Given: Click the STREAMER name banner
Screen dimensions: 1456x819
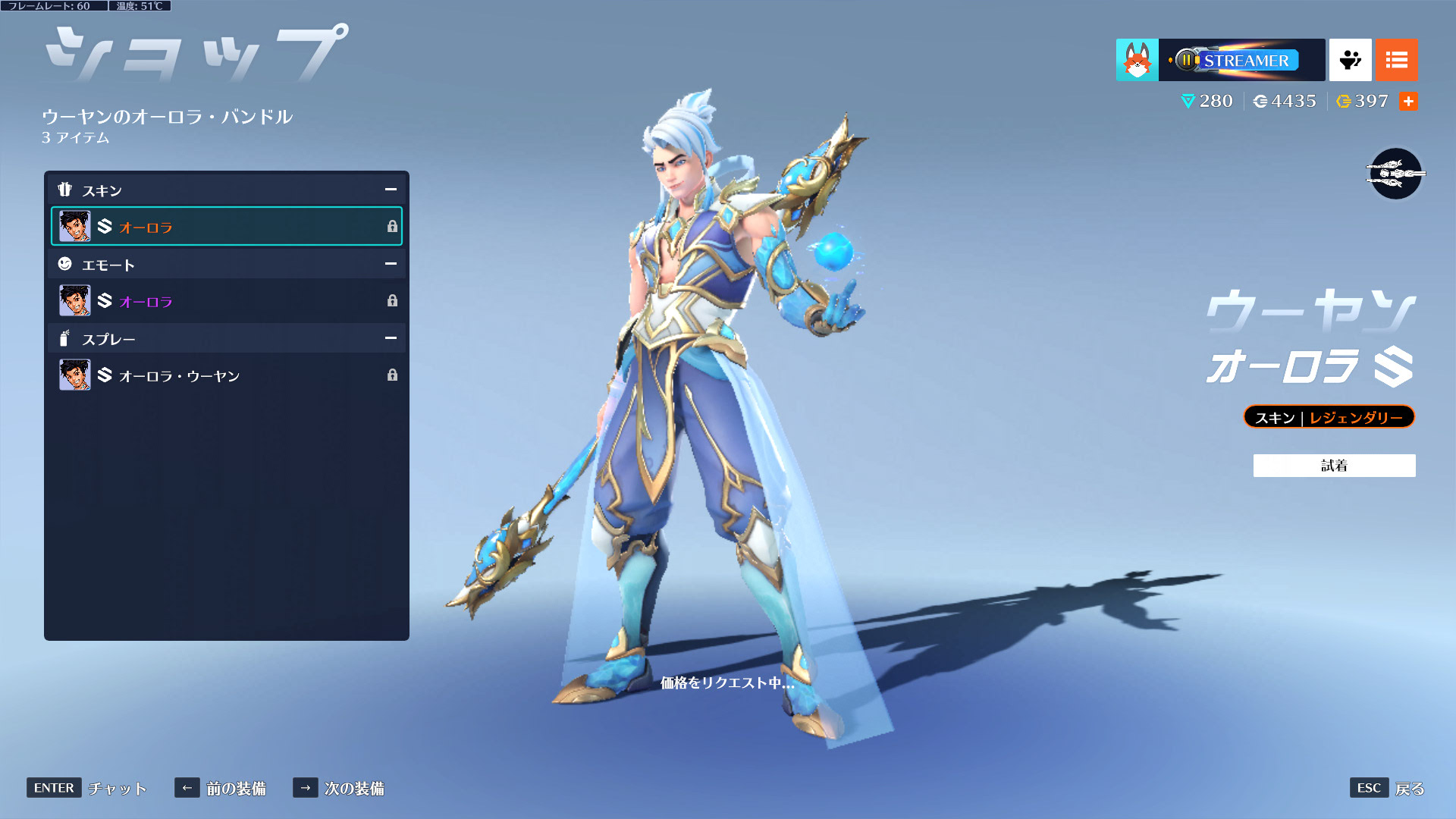Looking at the screenshot, I should tap(1241, 60).
